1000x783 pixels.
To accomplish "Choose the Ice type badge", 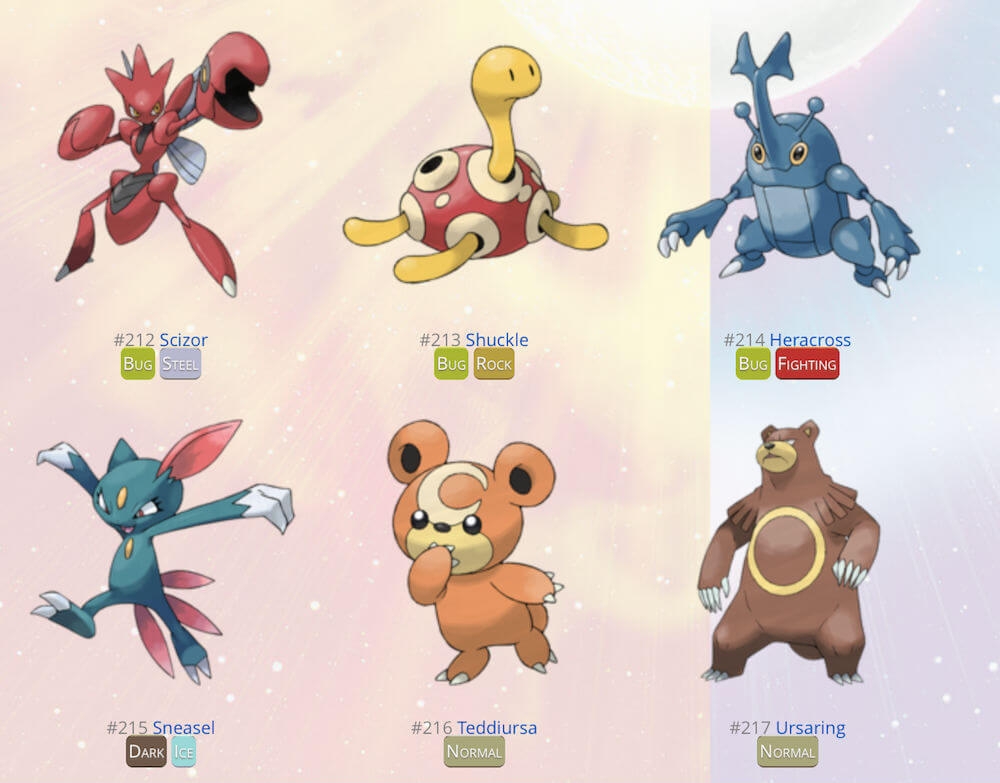I will (x=183, y=752).
